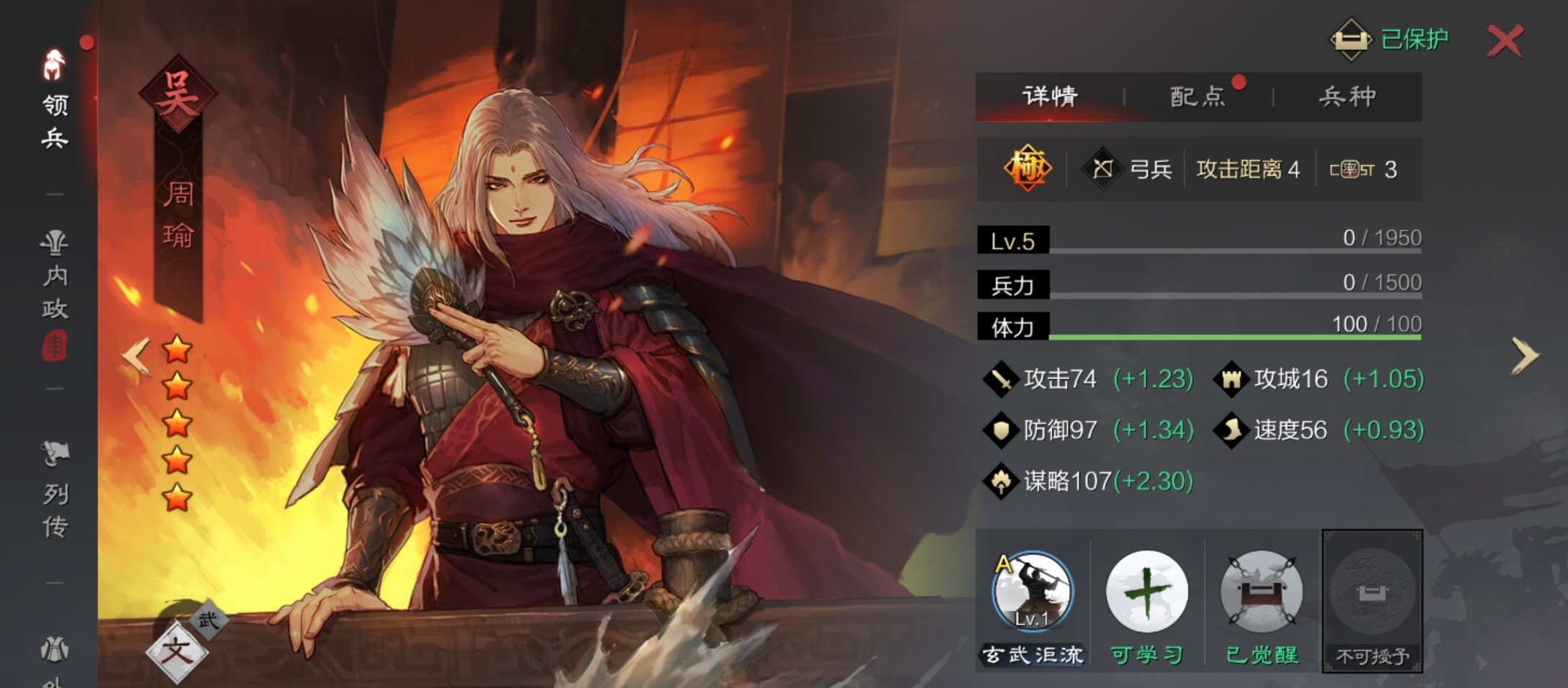The height and width of the screenshot is (688, 1568).
Task: Open the 领兵 troops menu
Action: tap(55, 101)
